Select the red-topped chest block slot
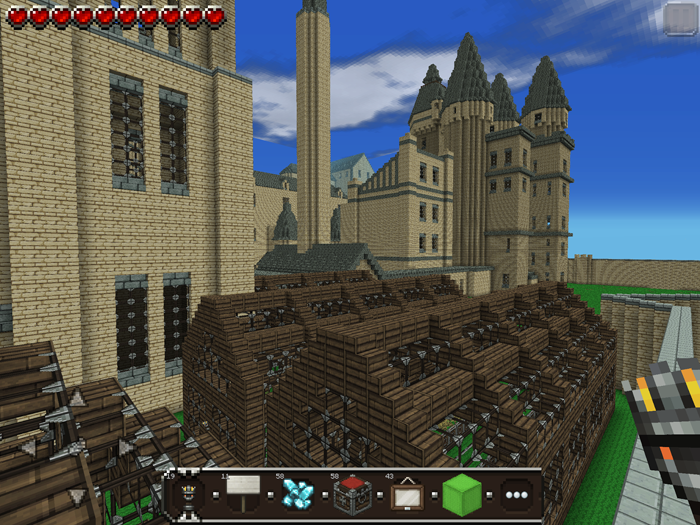Viewport: 700px width, 525px height. [x=352, y=494]
